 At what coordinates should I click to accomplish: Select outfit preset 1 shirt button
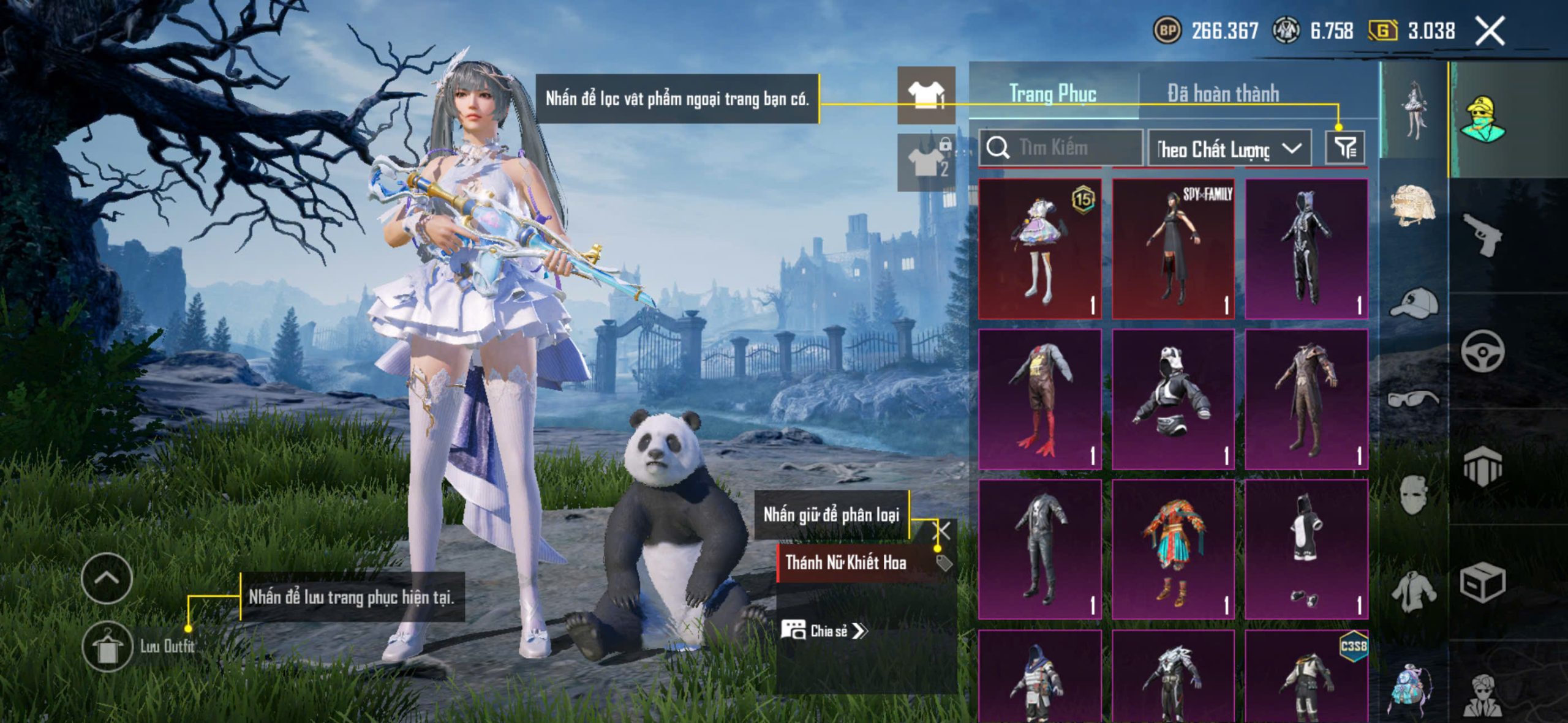pyautogui.click(x=925, y=95)
